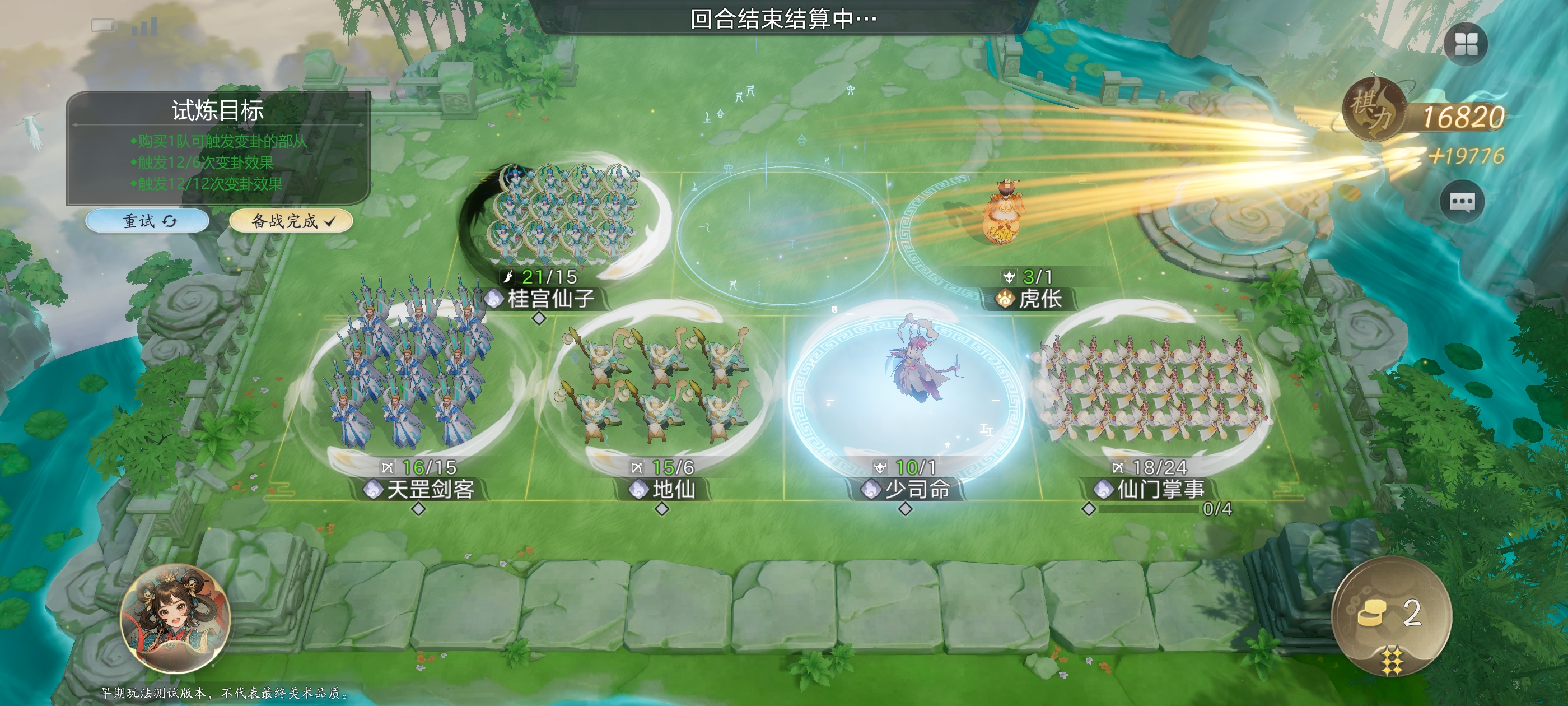
Task: Open the chat bubble icon
Action: coord(1461,202)
